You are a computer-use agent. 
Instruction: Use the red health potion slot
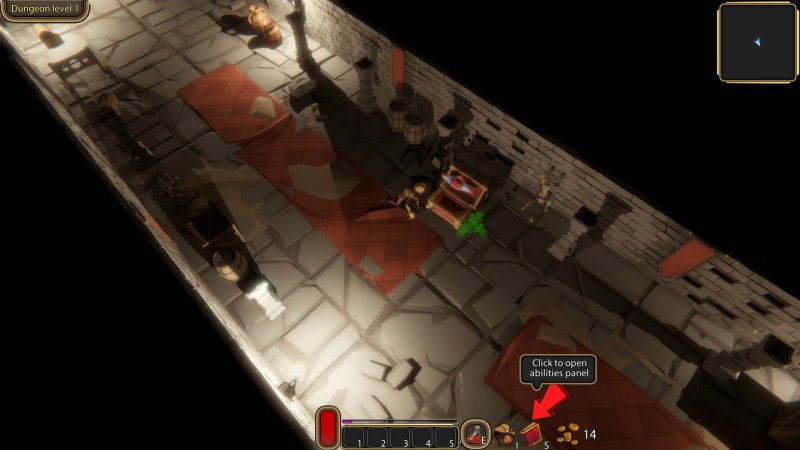[x=474, y=433]
